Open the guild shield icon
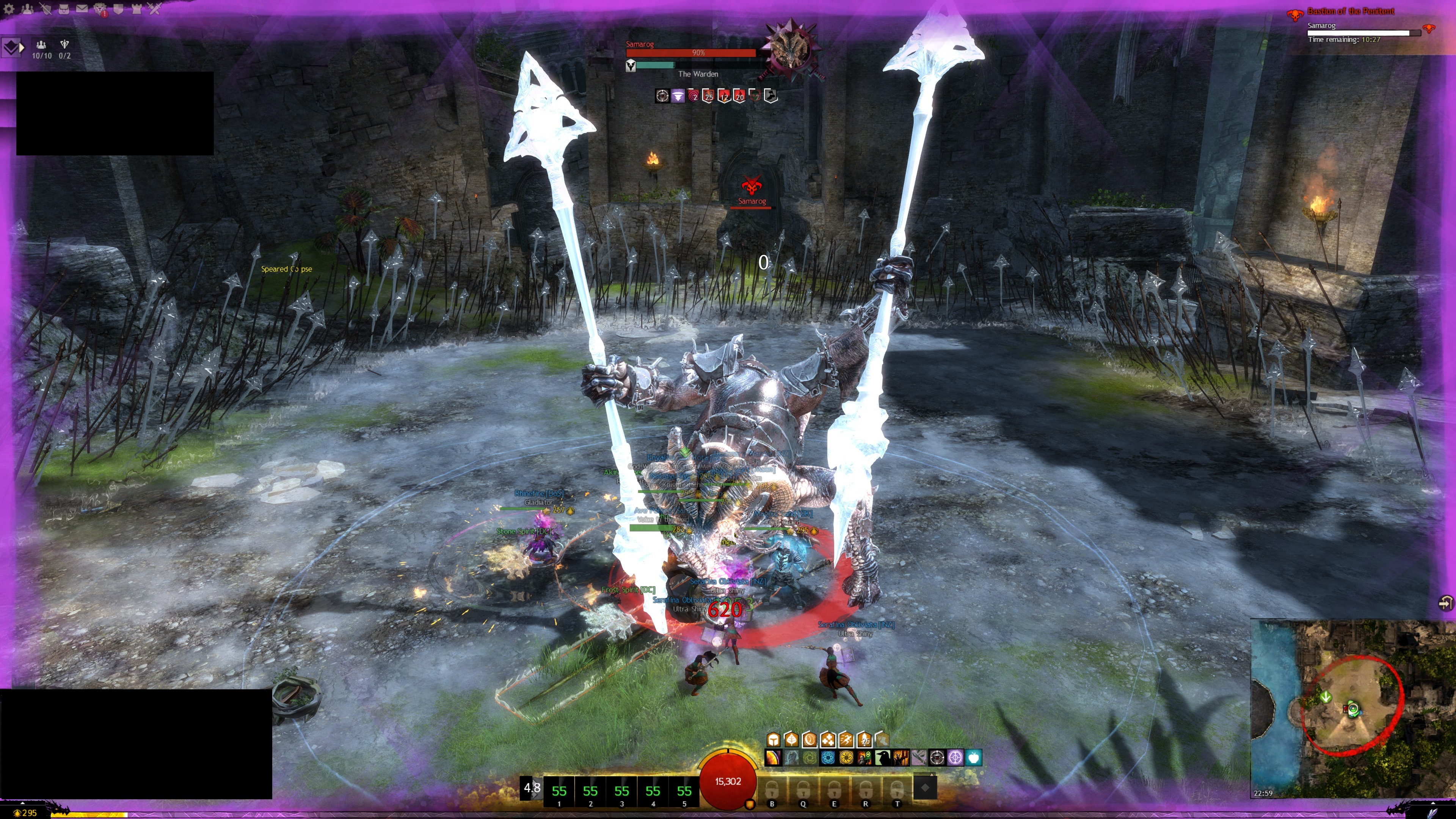This screenshot has width=1456, height=819. [x=118, y=8]
